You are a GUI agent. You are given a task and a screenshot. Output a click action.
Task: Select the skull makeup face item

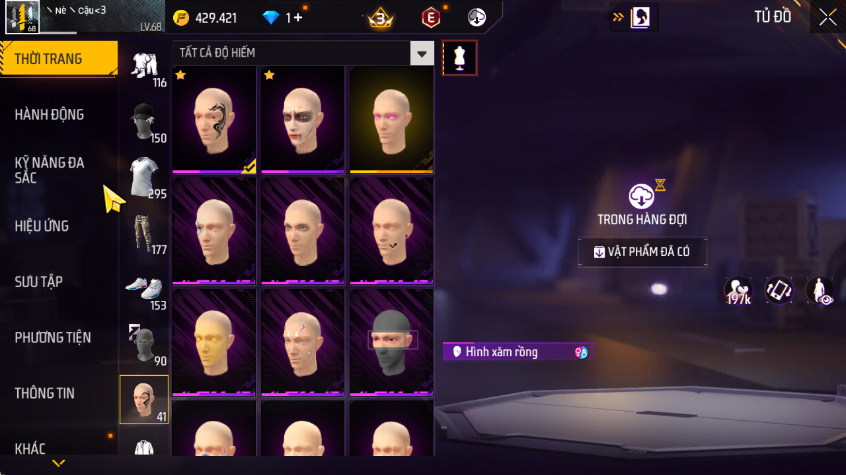pos(303,119)
